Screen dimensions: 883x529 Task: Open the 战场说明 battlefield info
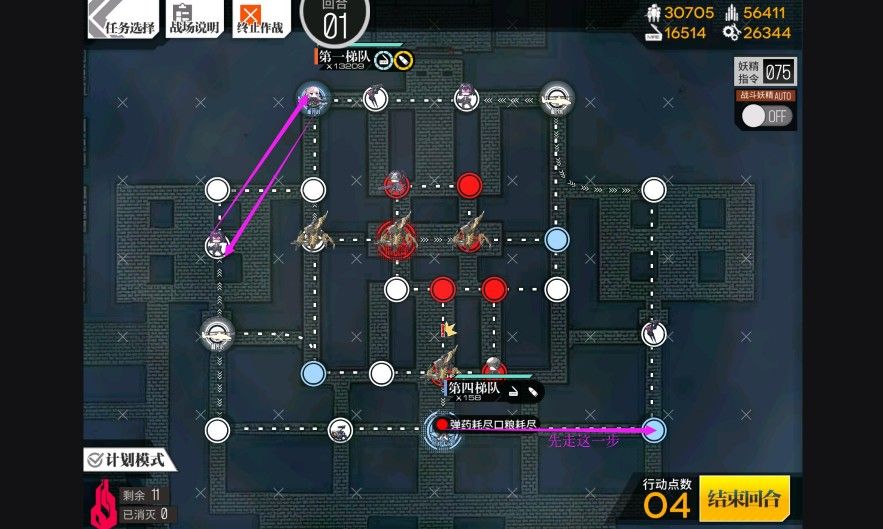point(192,19)
